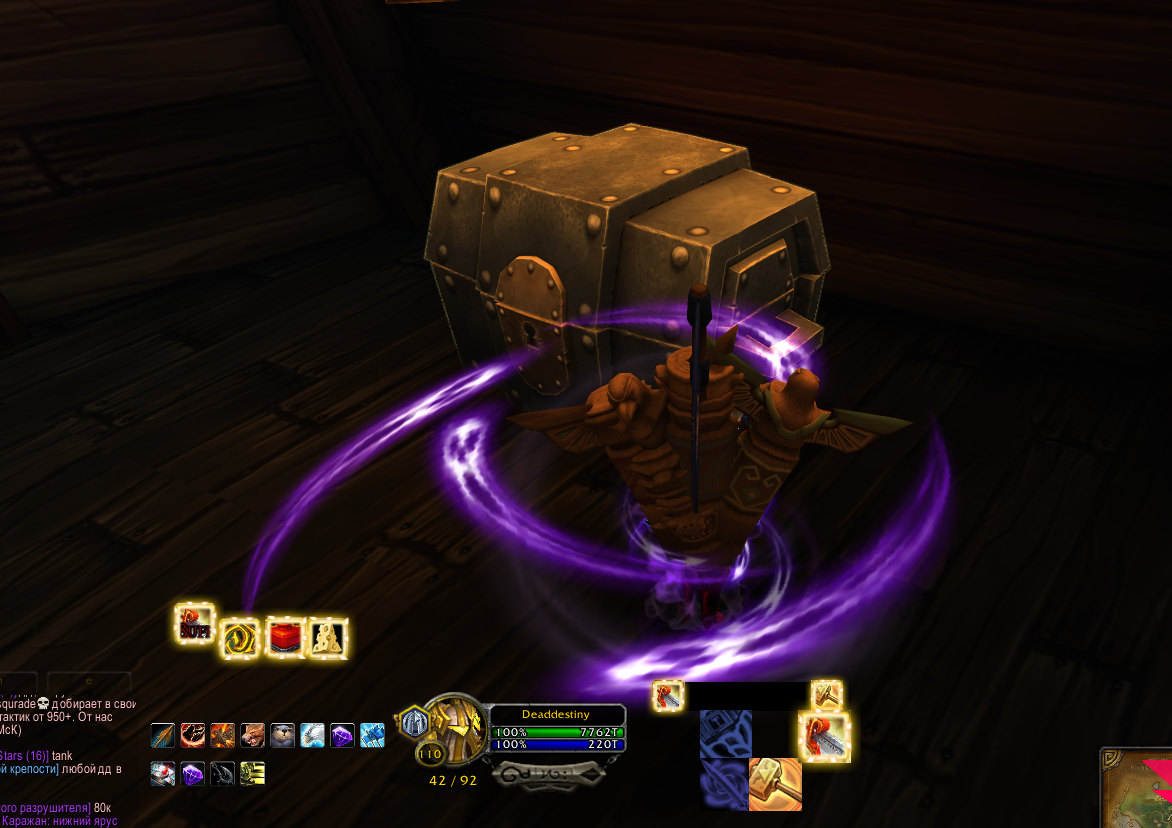This screenshot has width=1172, height=828.
Task: Click the white wing buff icon
Action: [313, 736]
